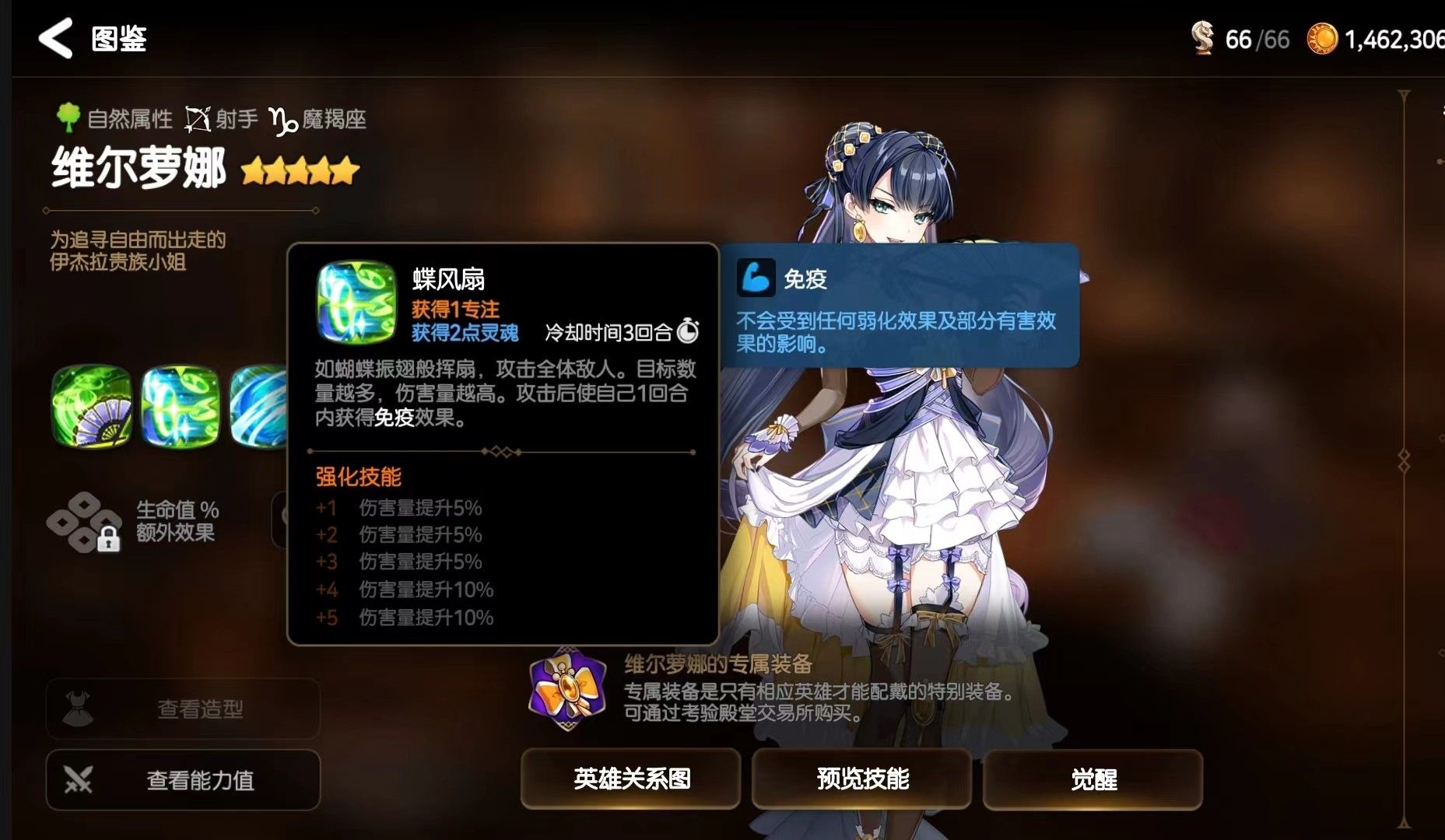Open 预览技能 to preview skills
This screenshot has width=1445, height=840.
[862, 779]
